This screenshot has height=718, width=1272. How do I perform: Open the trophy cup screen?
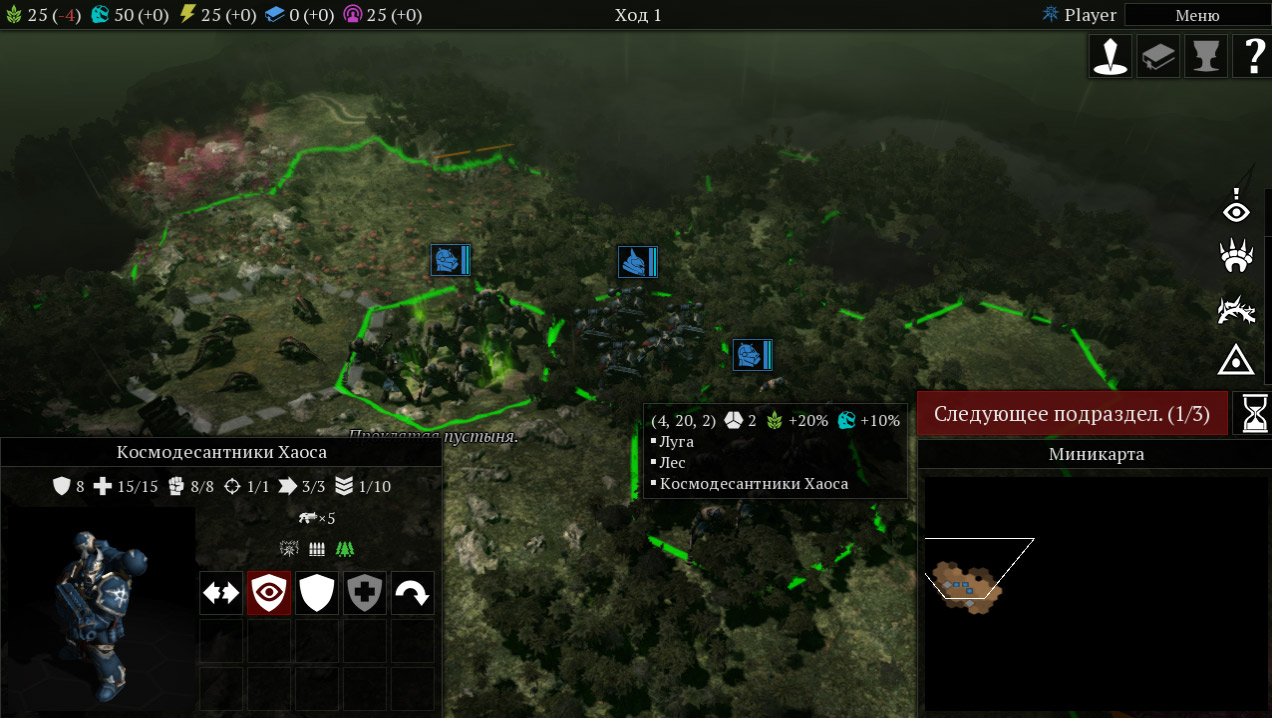pos(1205,56)
